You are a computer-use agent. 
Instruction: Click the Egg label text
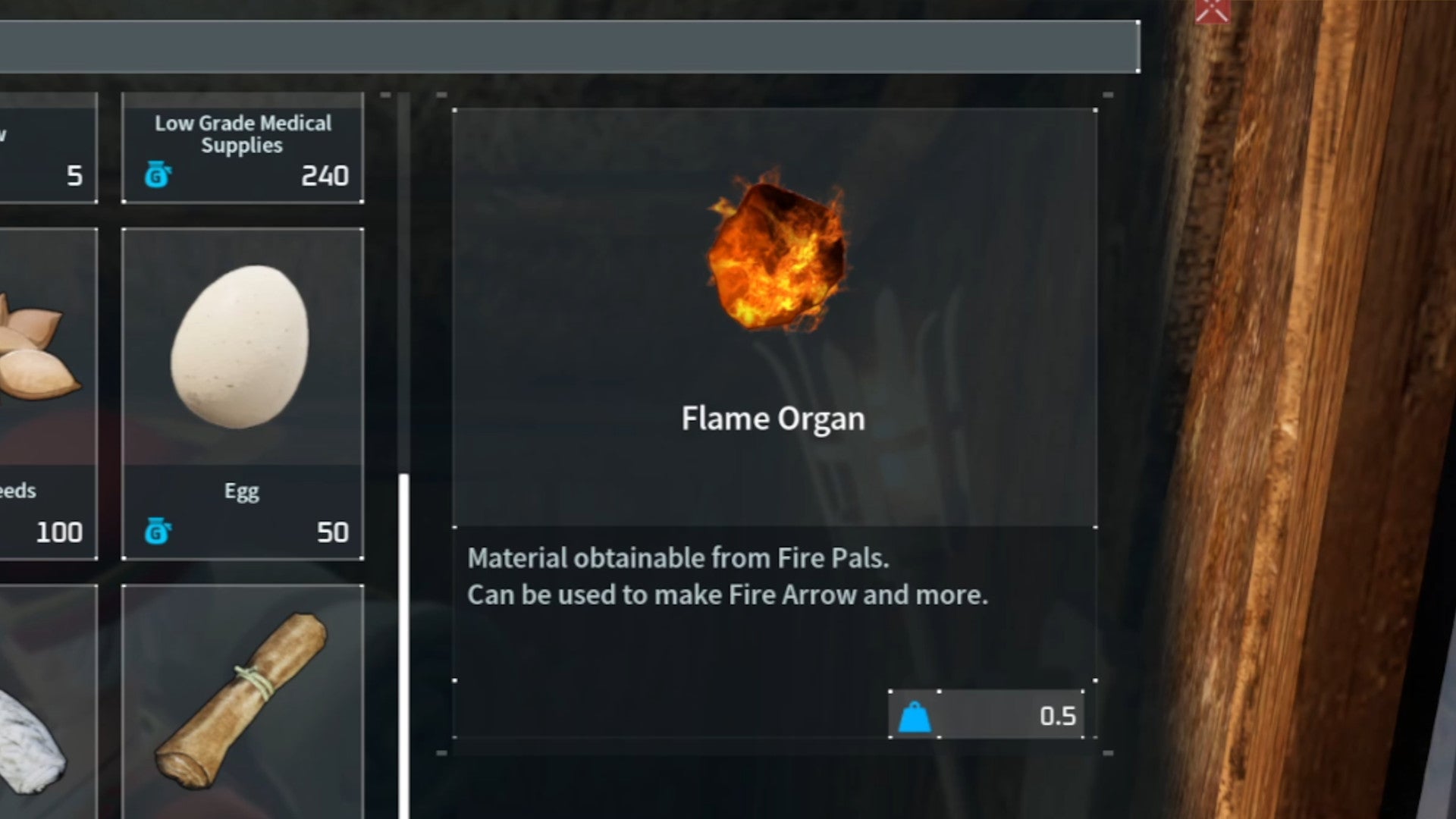tap(241, 491)
